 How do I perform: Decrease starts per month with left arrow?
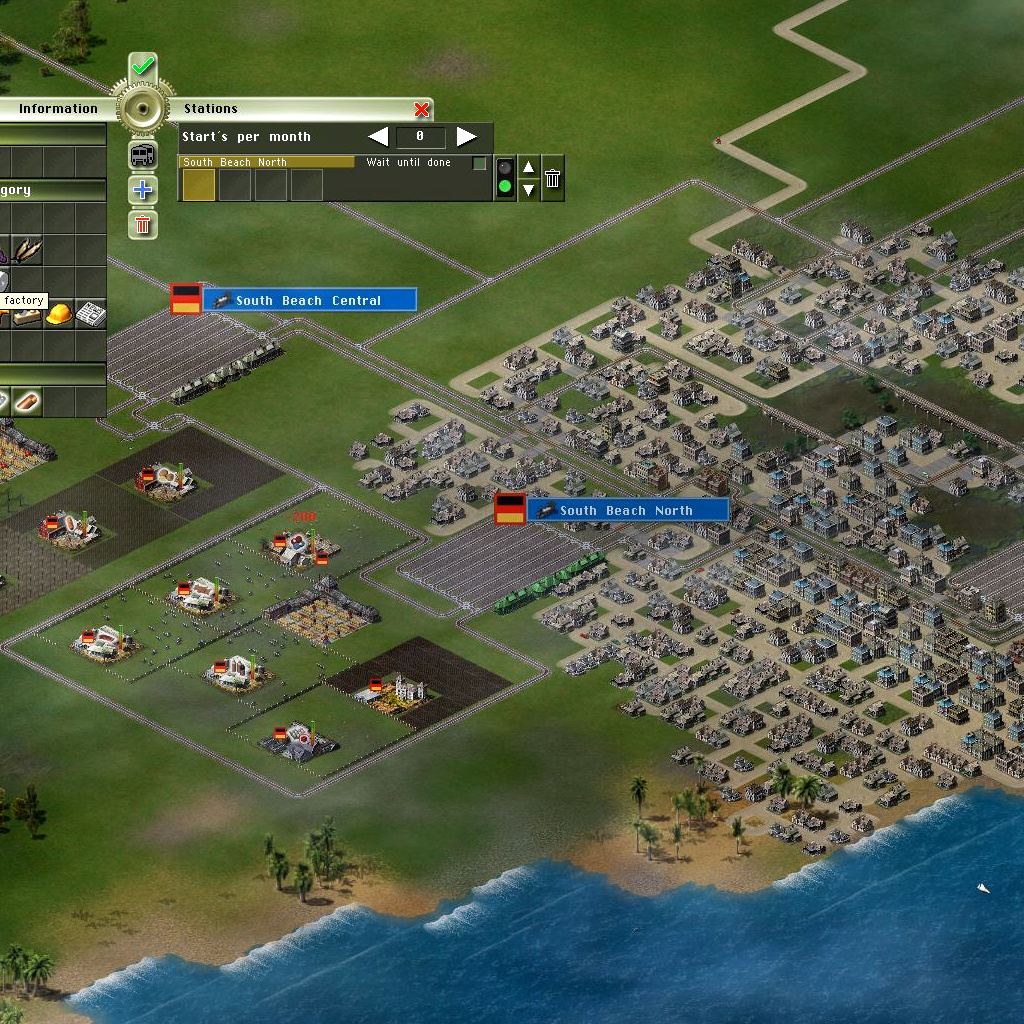click(x=378, y=136)
